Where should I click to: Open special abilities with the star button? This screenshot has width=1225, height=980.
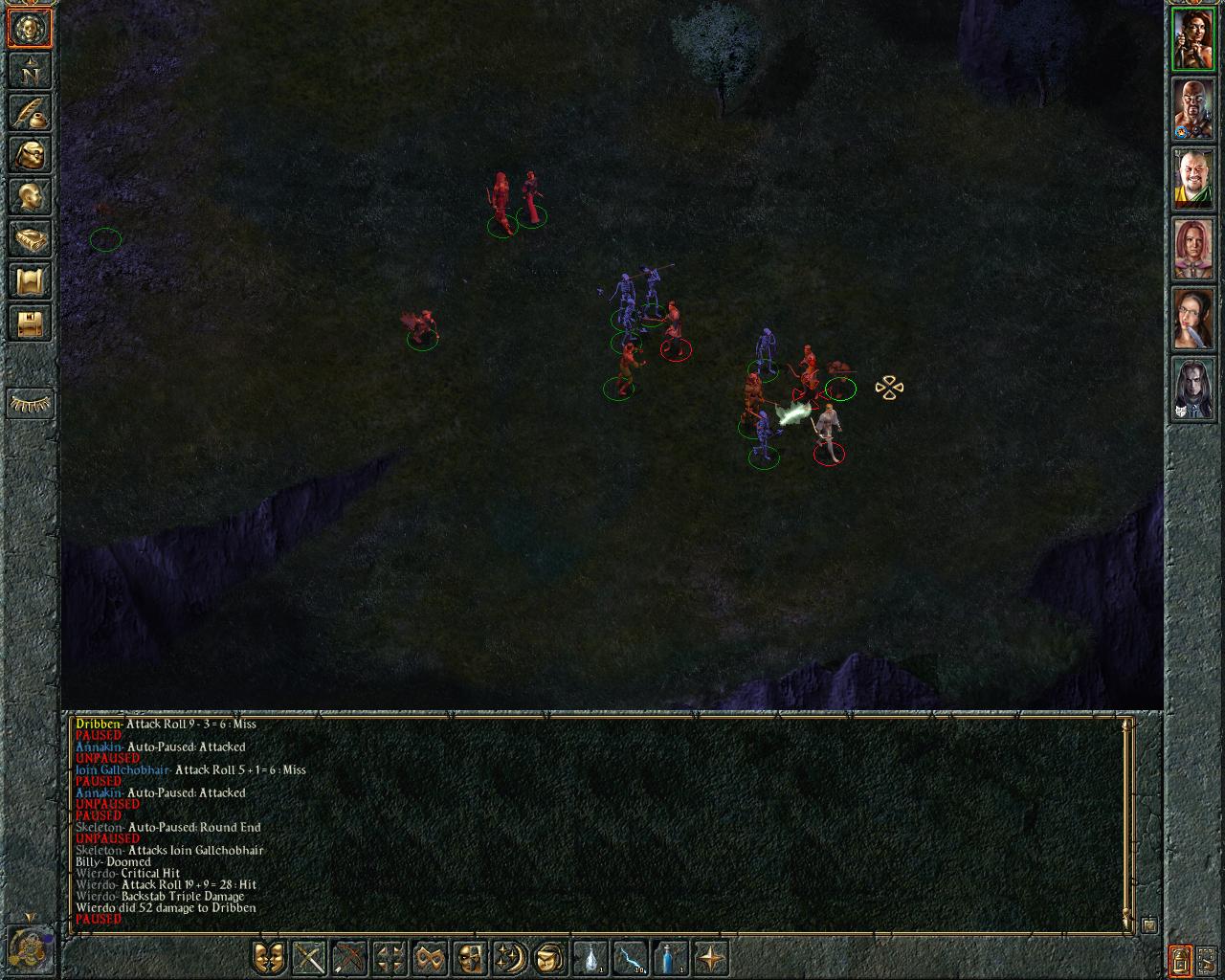click(710, 957)
